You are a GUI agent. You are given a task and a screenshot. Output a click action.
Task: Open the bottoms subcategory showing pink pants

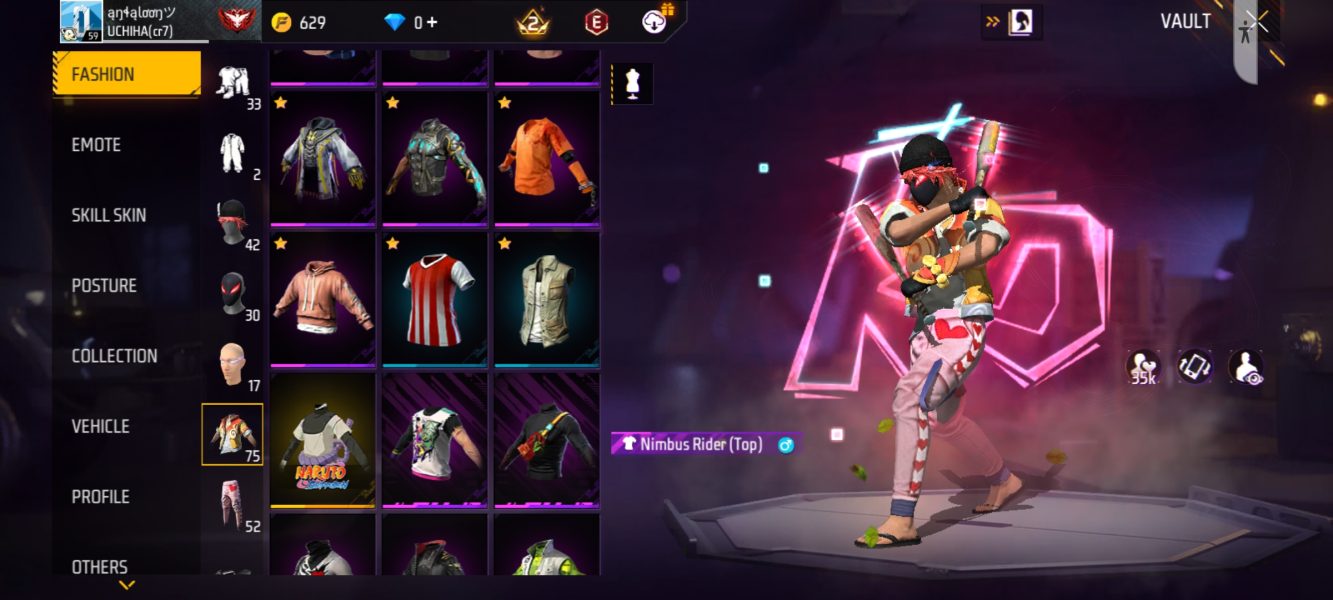[233, 505]
